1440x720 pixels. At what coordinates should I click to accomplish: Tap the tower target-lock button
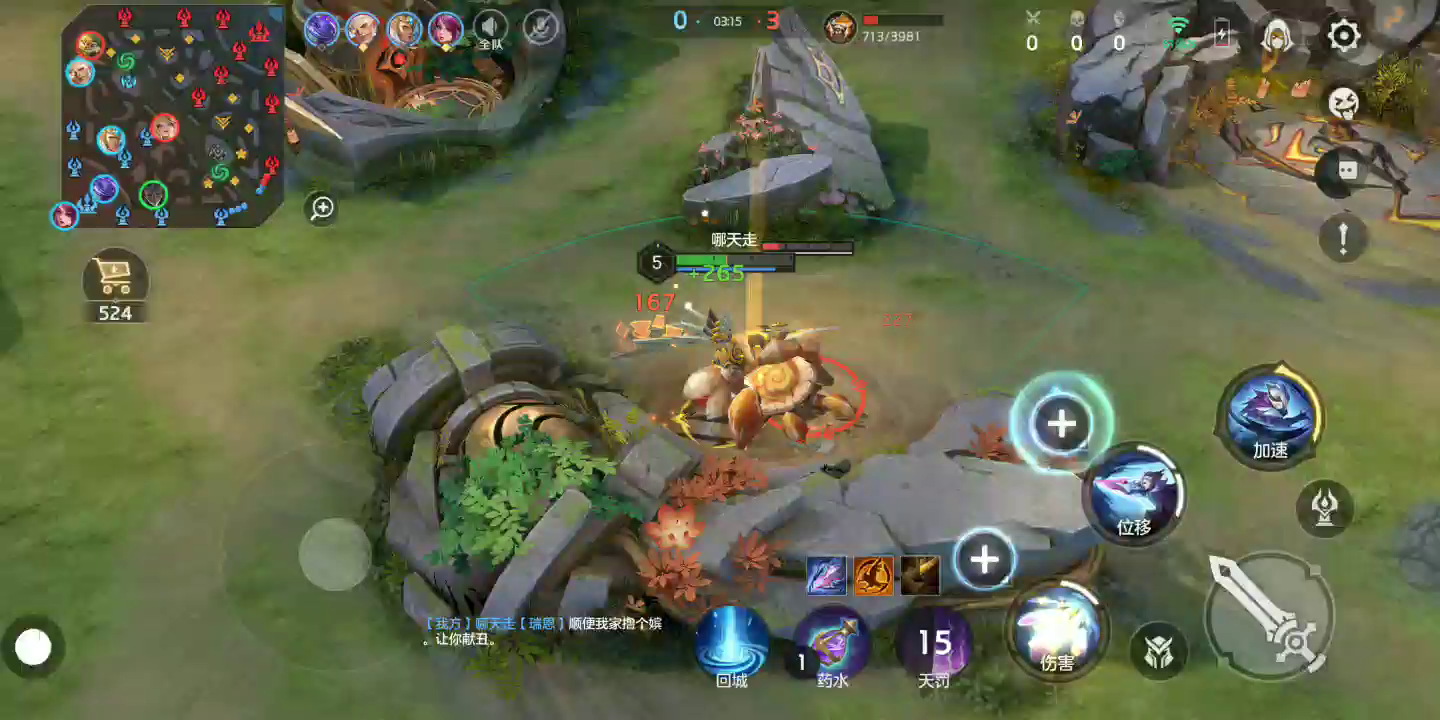pos(1325,508)
